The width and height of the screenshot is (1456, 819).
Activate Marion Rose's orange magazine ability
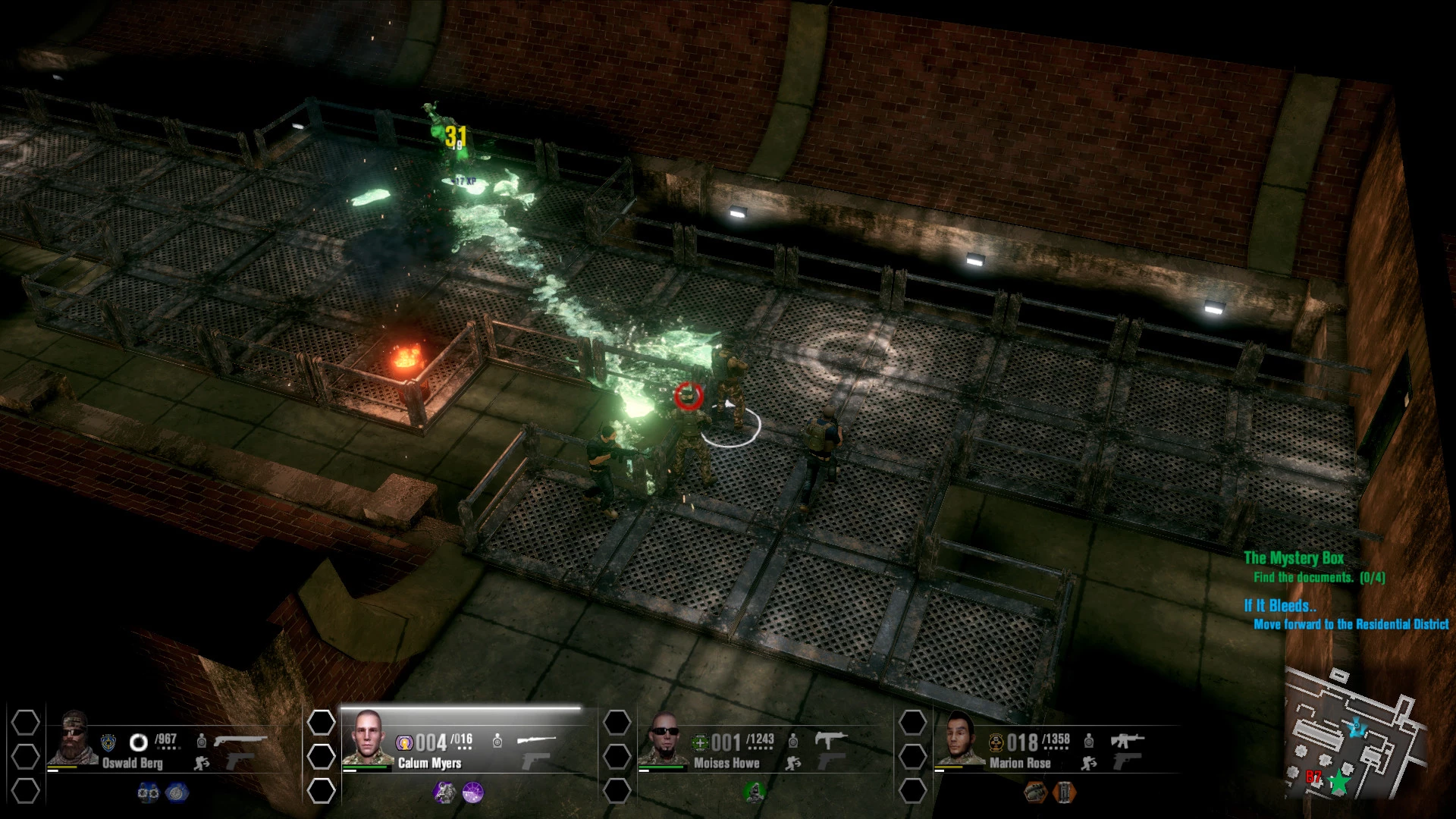click(1064, 792)
